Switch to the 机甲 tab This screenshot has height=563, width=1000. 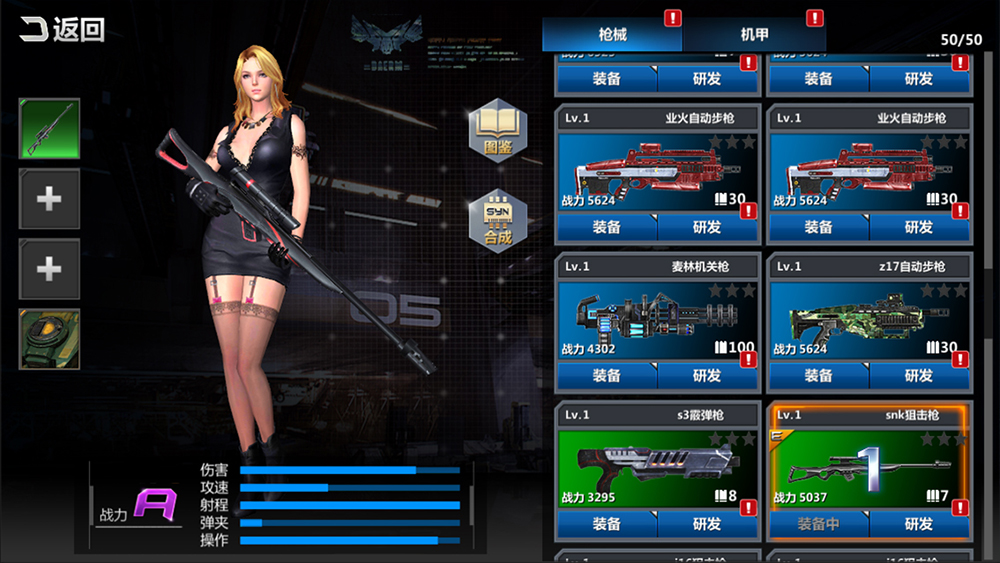[754, 34]
